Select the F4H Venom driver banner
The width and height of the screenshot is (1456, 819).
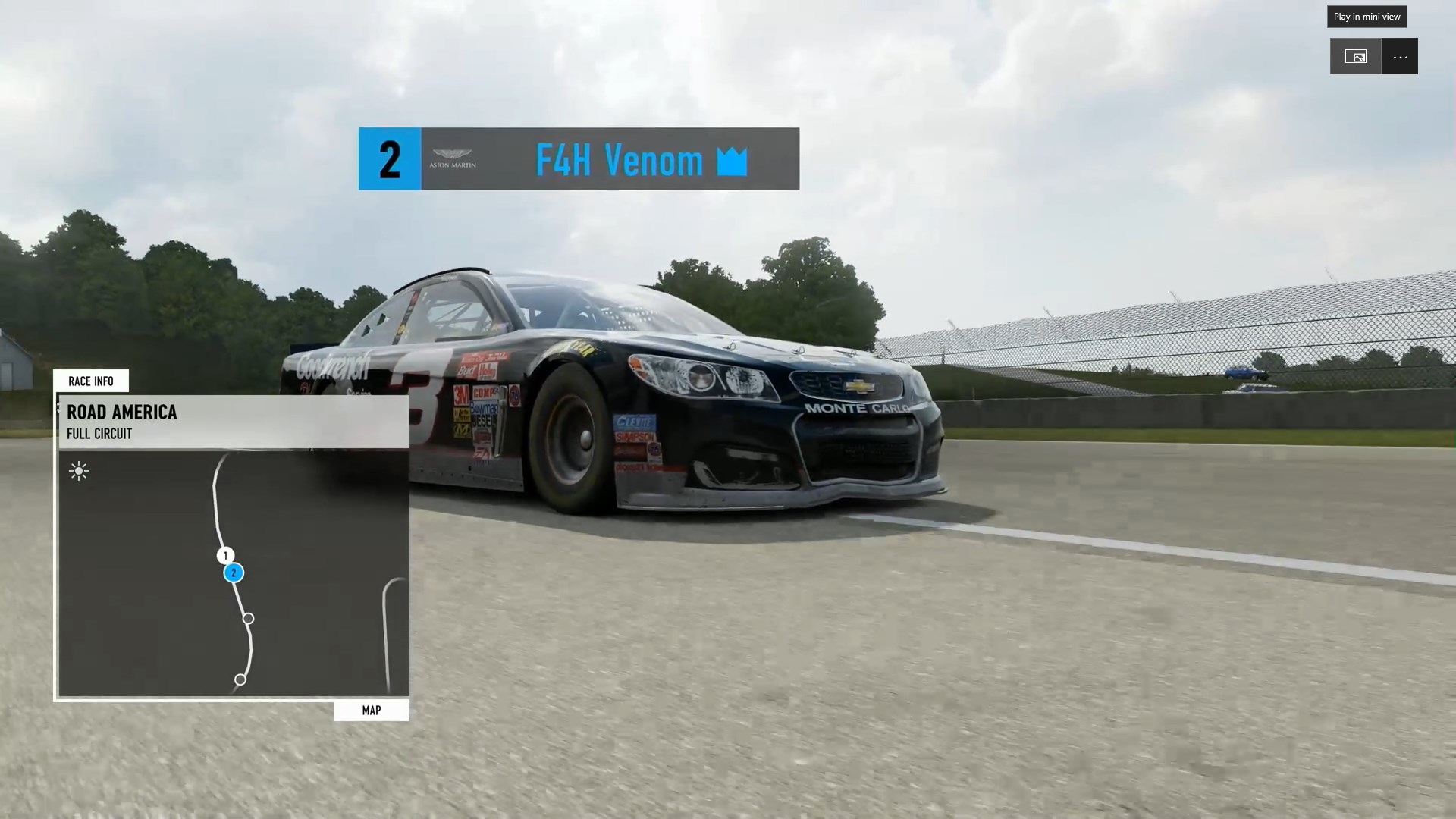(x=579, y=159)
